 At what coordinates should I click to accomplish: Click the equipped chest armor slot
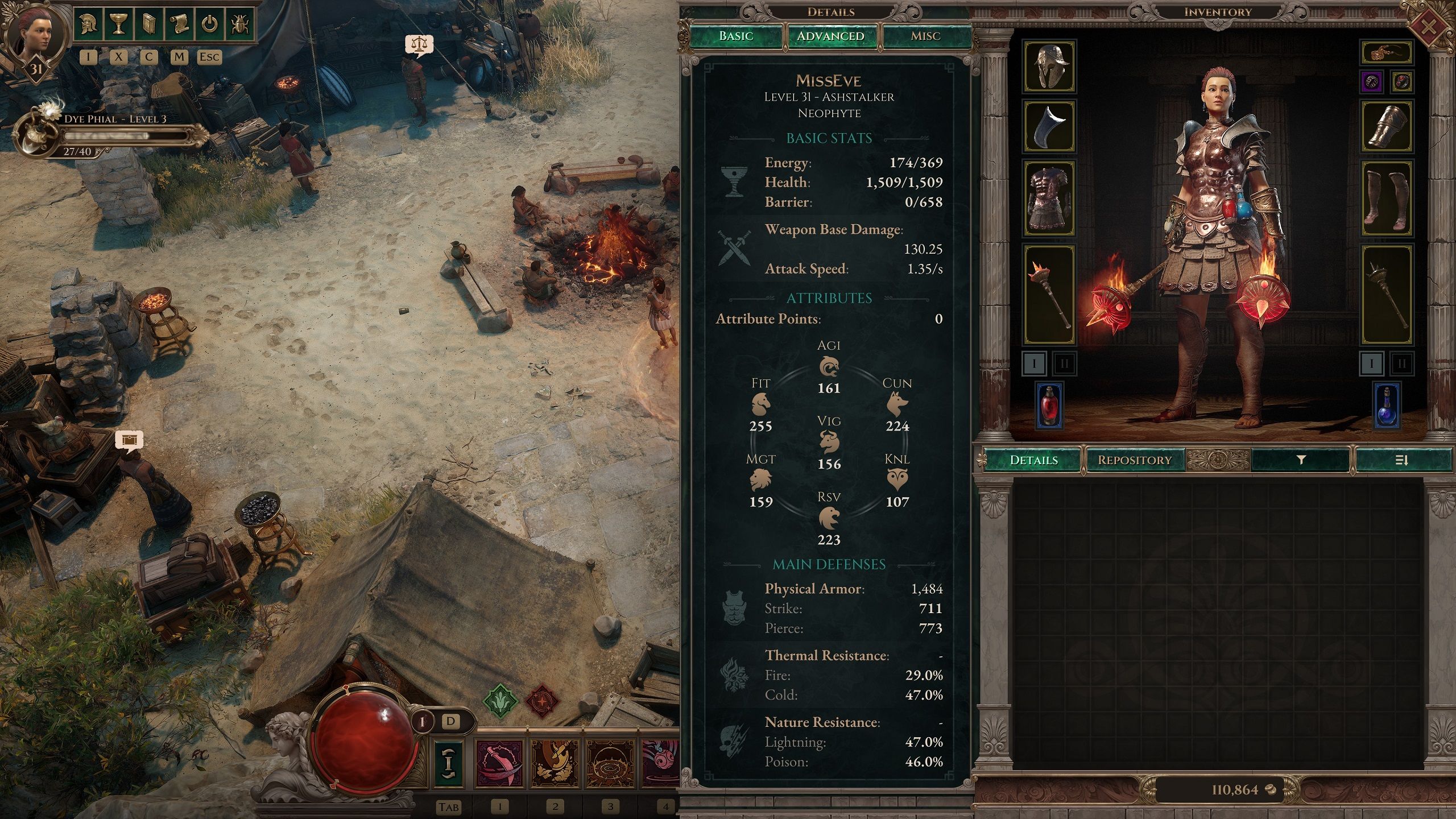point(1049,198)
